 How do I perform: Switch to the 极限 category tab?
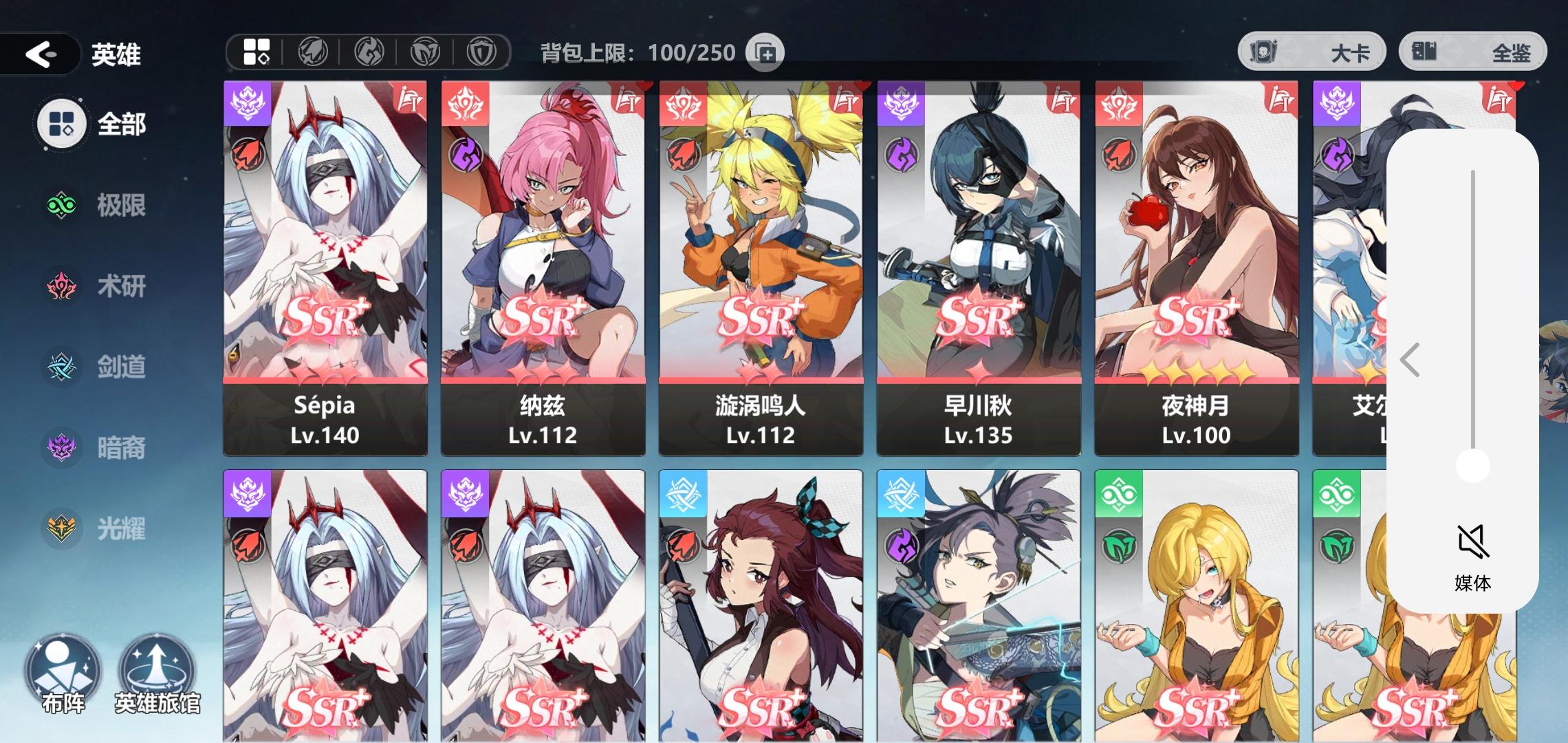tap(62, 206)
